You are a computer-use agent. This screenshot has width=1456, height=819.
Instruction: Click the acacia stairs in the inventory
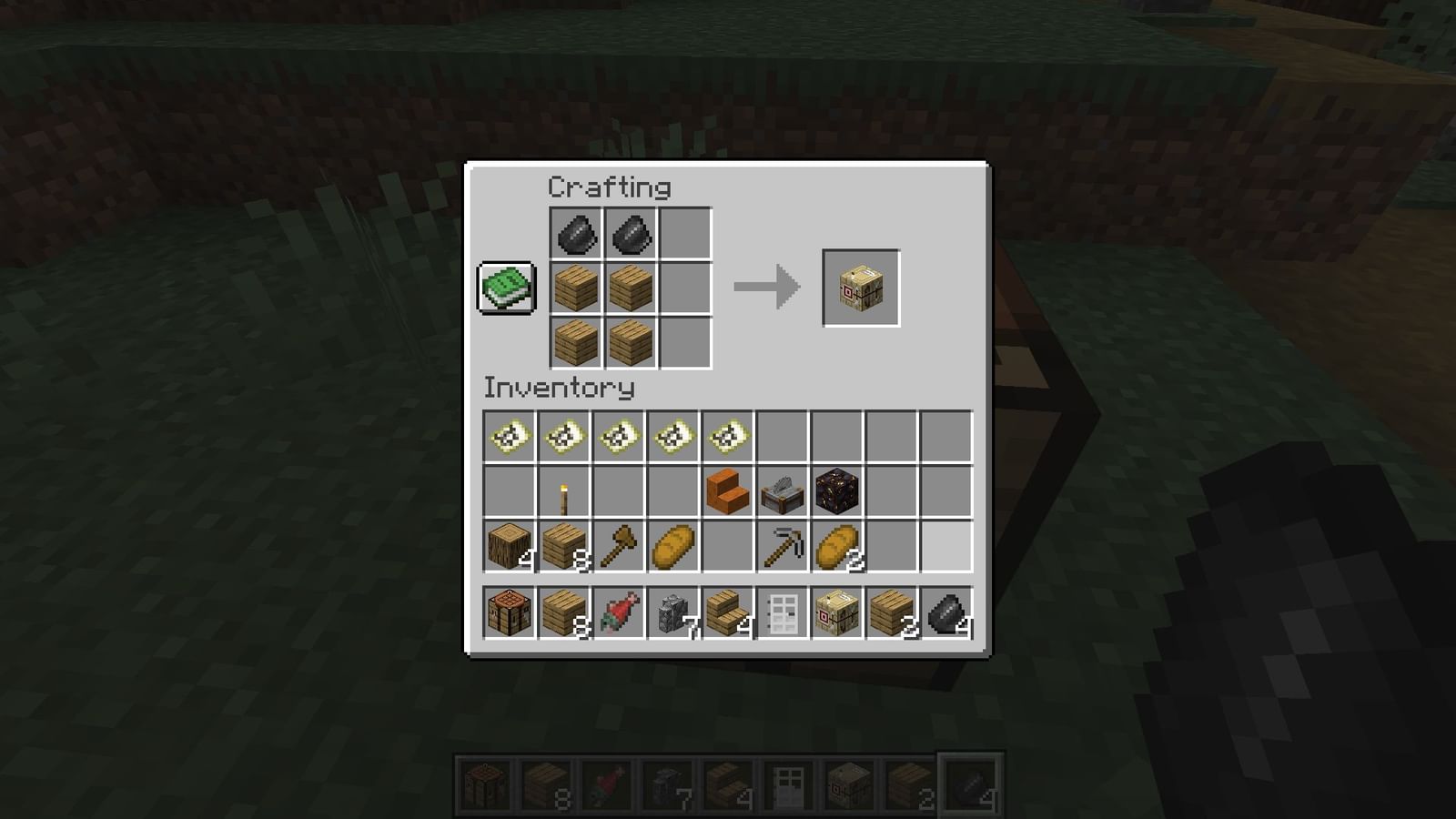(x=728, y=491)
